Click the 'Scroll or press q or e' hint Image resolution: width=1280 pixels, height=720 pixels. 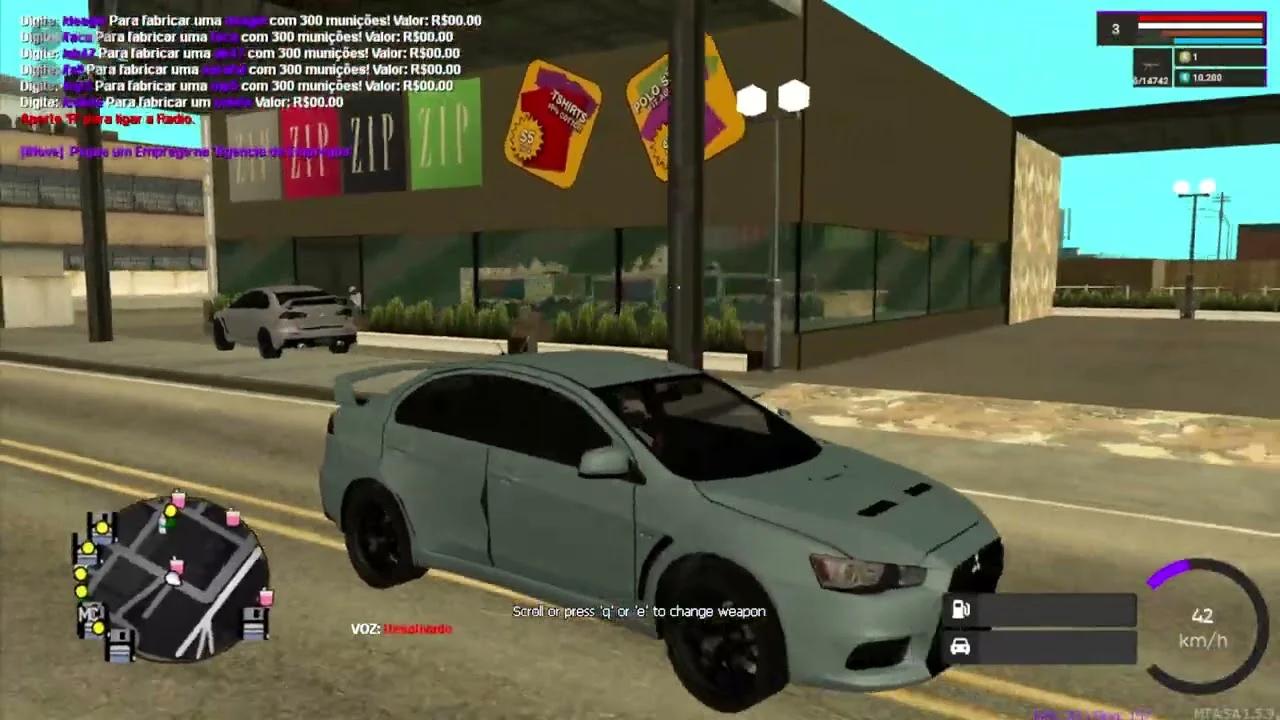[639, 610]
